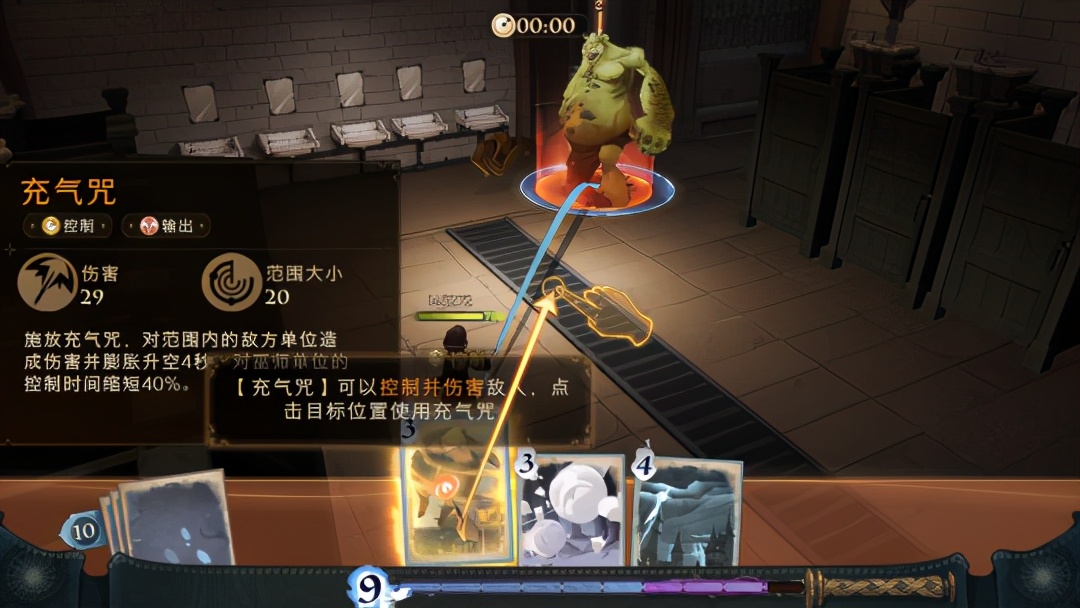The height and width of the screenshot is (608, 1080).
Task: Choose the white cloud card costing 3
Action: (571, 512)
